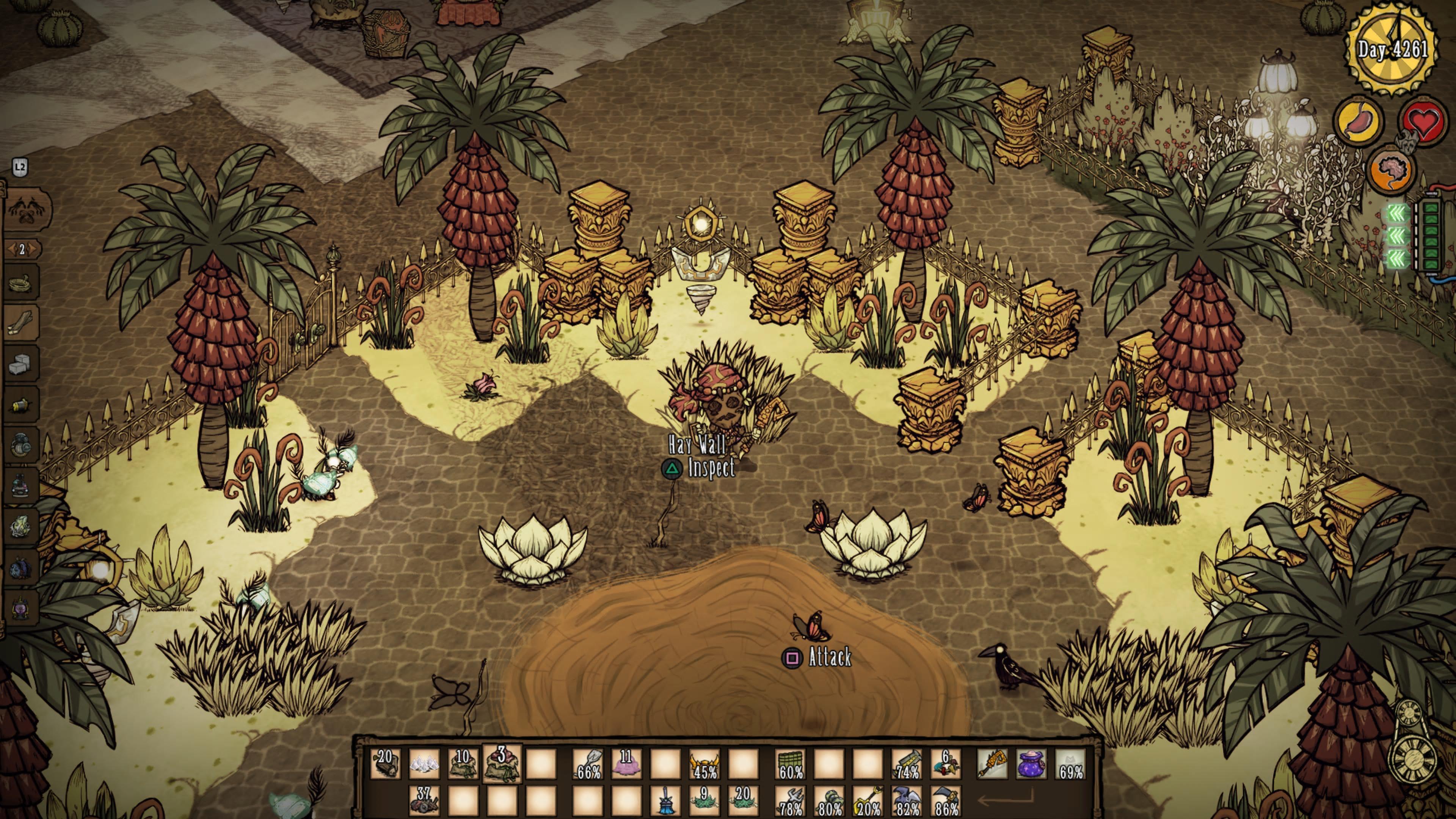Choose the weapon at 74% durability
This screenshot has height=819, width=1456.
[x=907, y=764]
